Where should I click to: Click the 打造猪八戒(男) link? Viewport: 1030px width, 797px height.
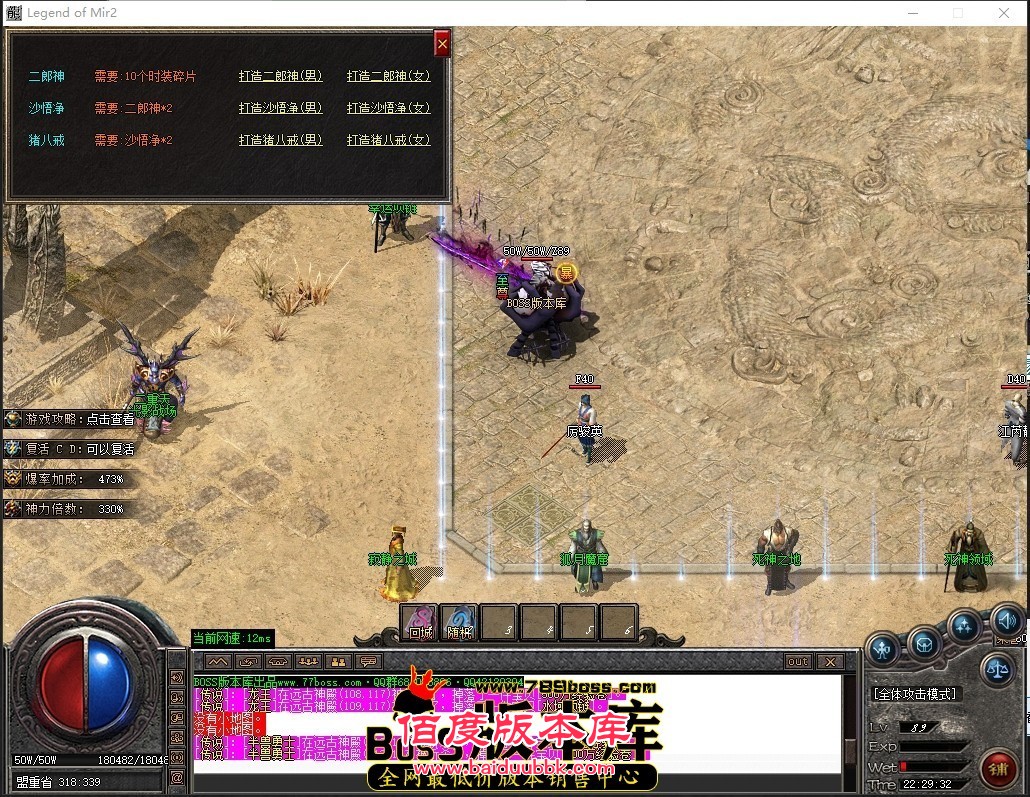[280, 140]
